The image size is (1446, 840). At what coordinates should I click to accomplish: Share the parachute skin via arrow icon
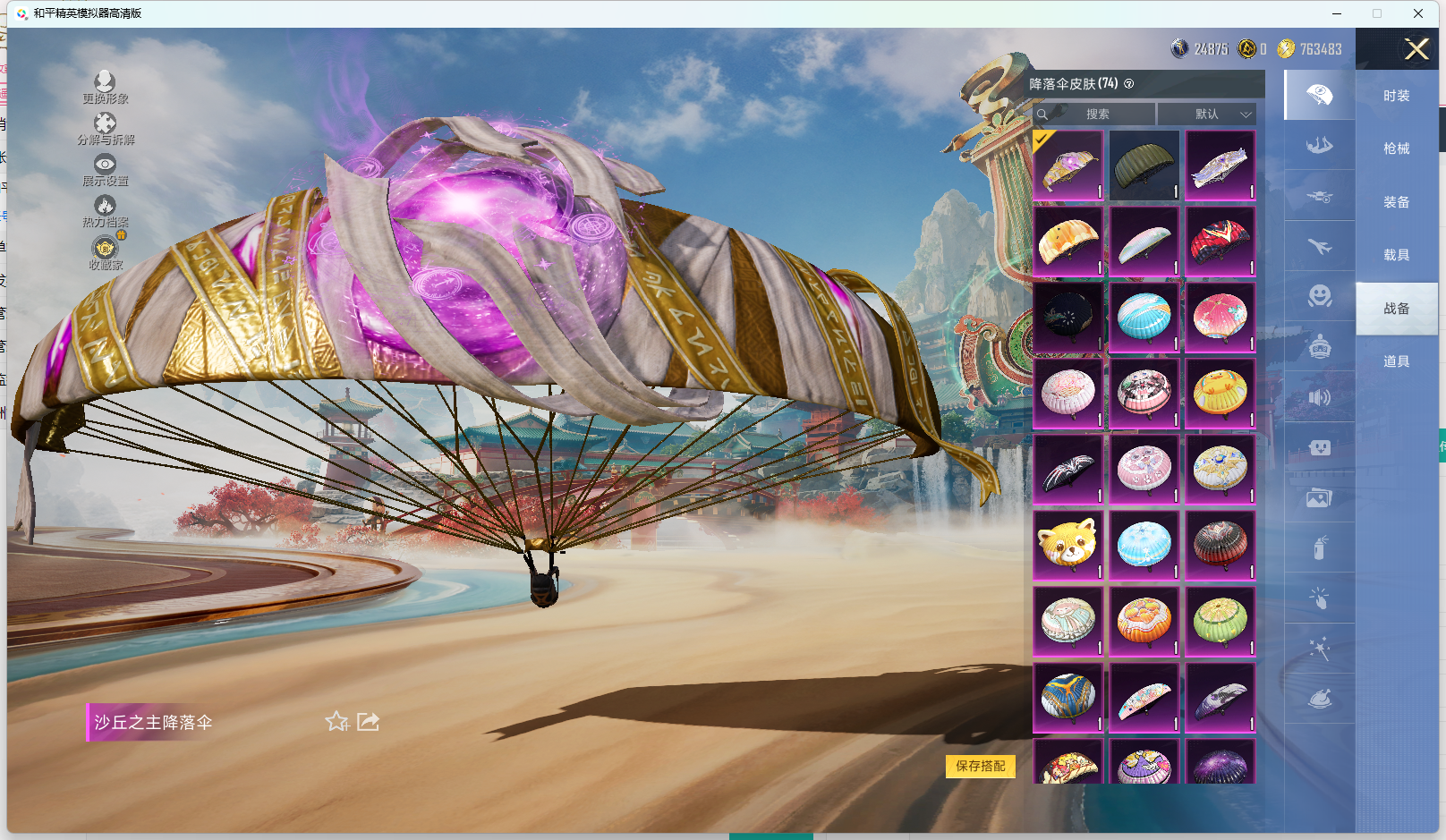(x=368, y=721)
